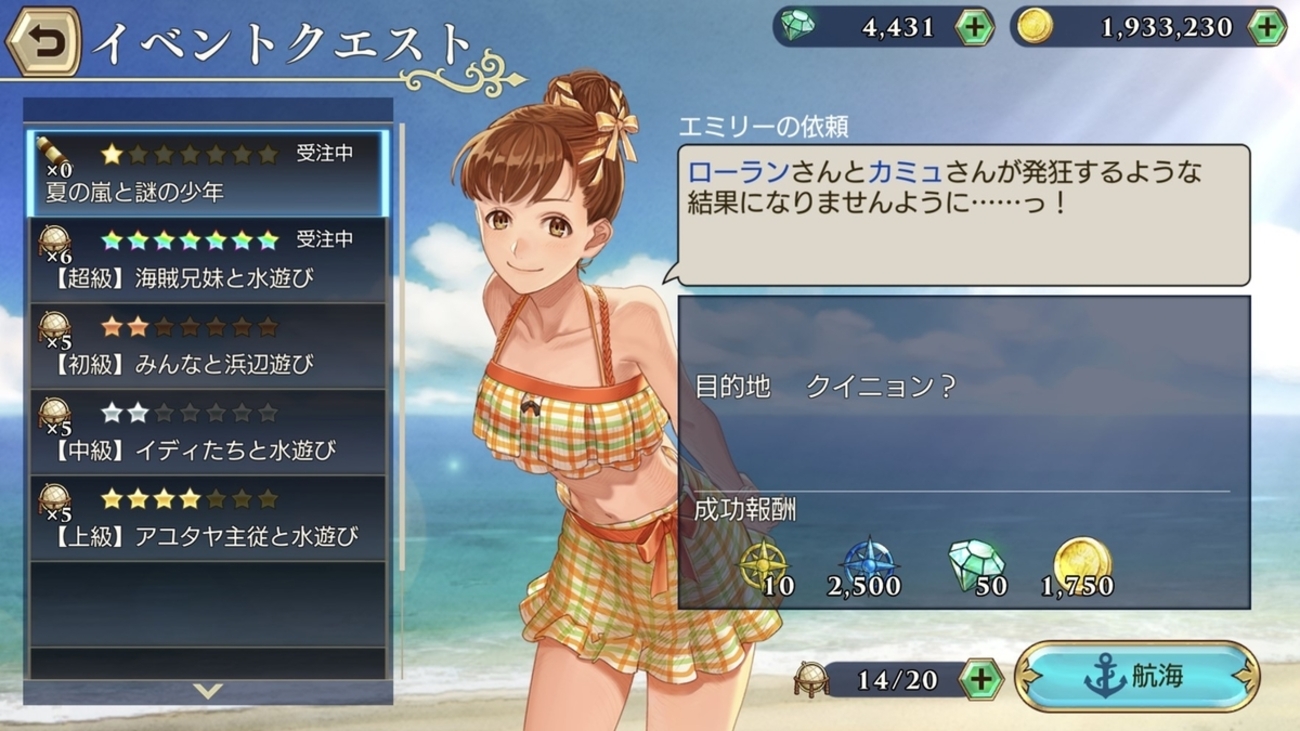Screen dimensions: 1300x731
Task: Tap the blue カミュ name link
Action: tap(905, 172)
